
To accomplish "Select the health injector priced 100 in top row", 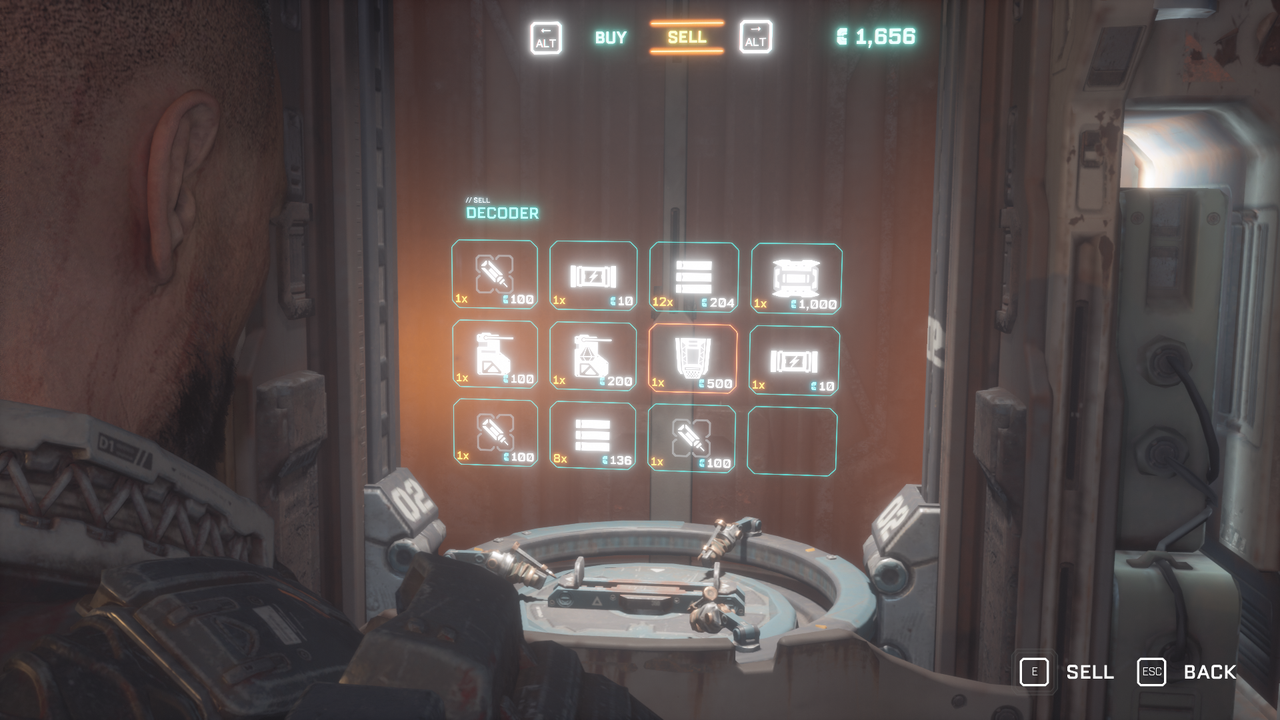I will pyautogui.click(x=495, y=275).
